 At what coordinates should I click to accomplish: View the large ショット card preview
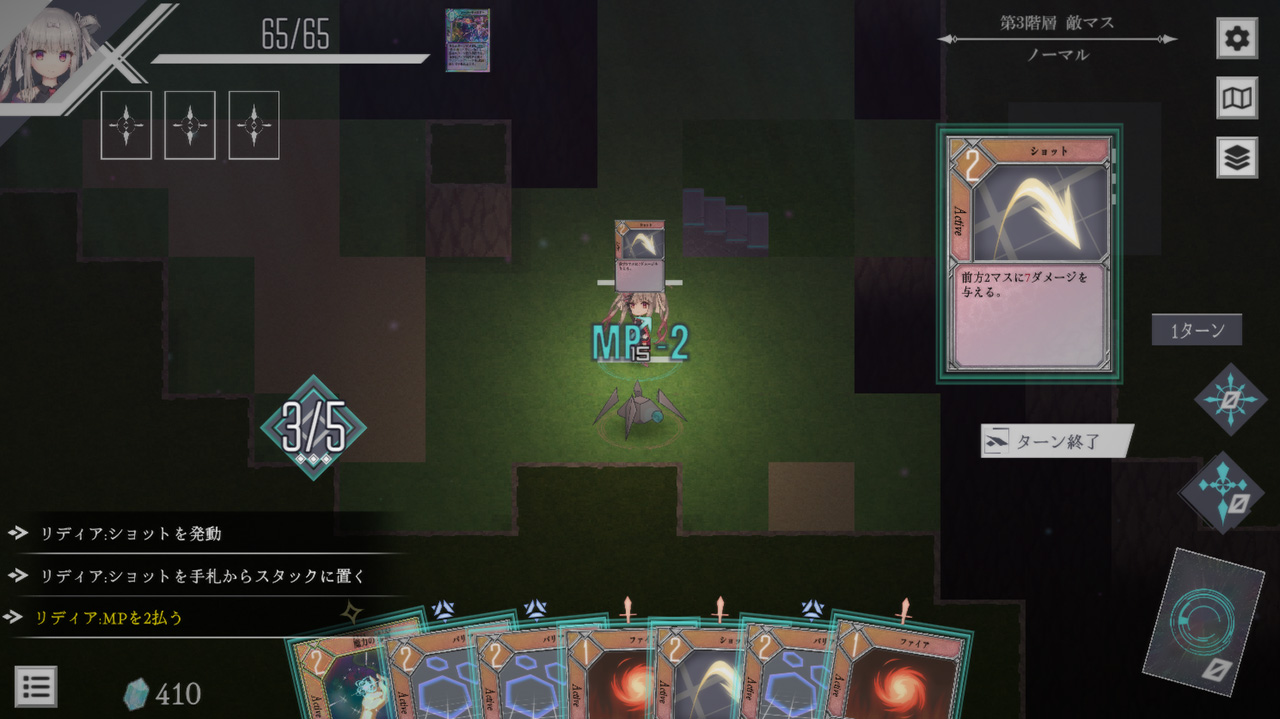[x=1029, y=254]
